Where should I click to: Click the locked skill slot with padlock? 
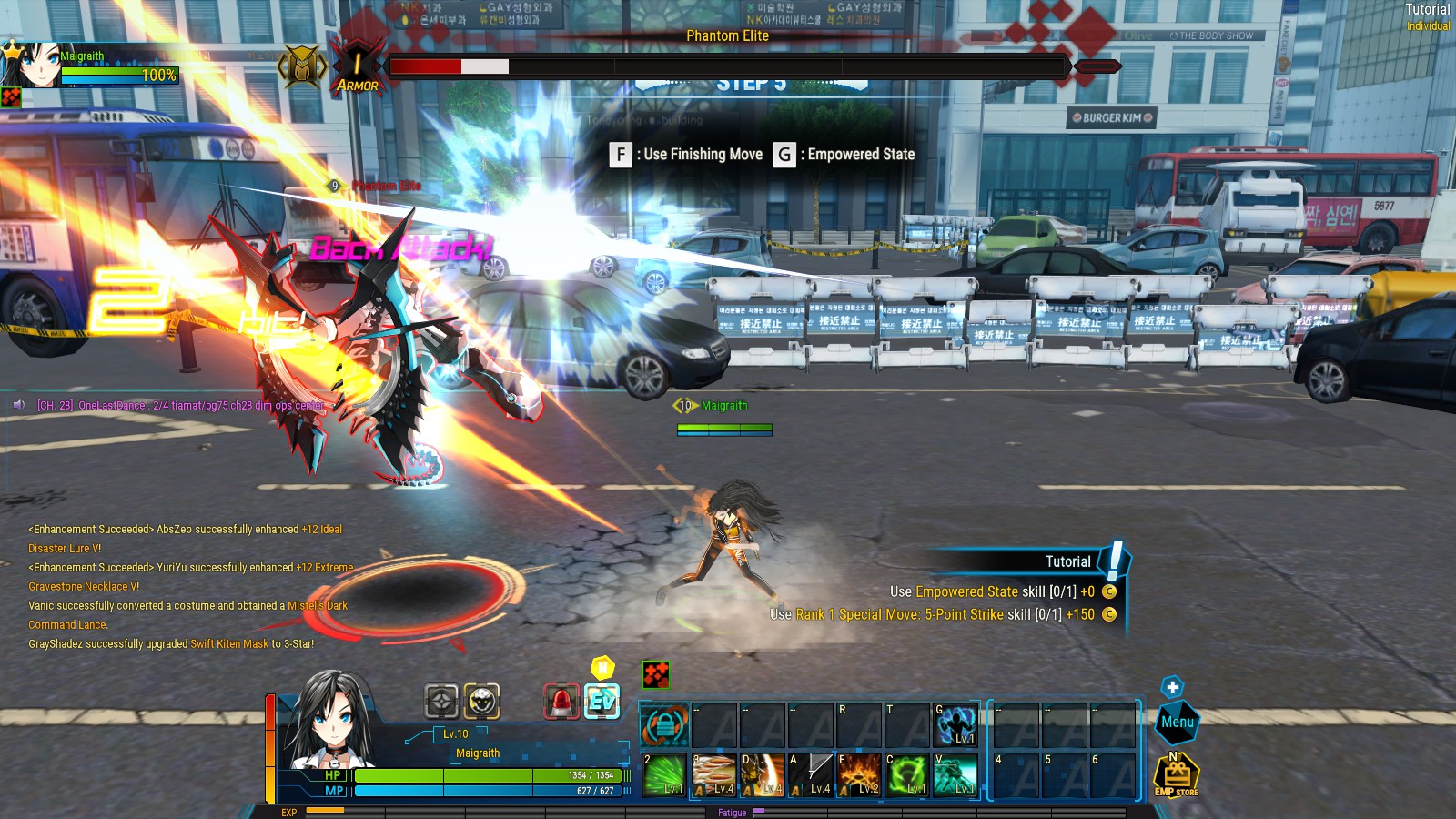tap(664, 725)
